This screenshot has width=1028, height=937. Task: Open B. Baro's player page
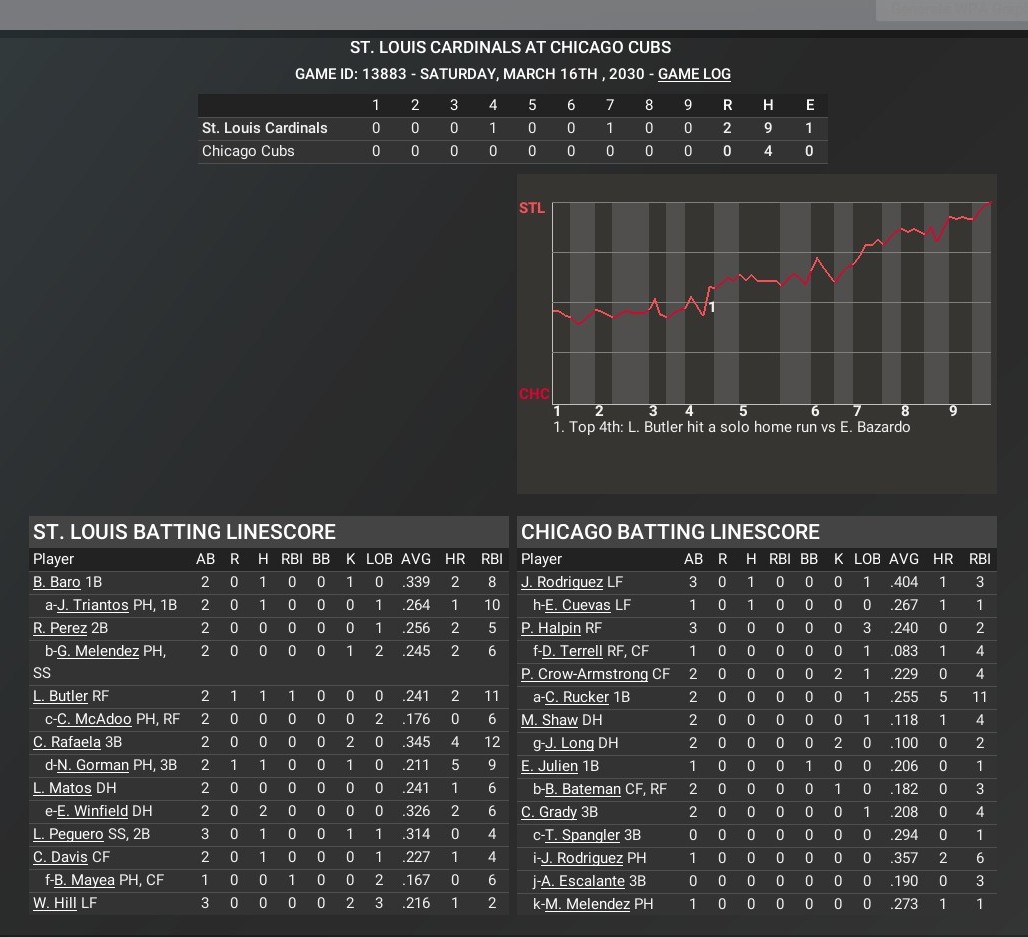tap(56, 582)
